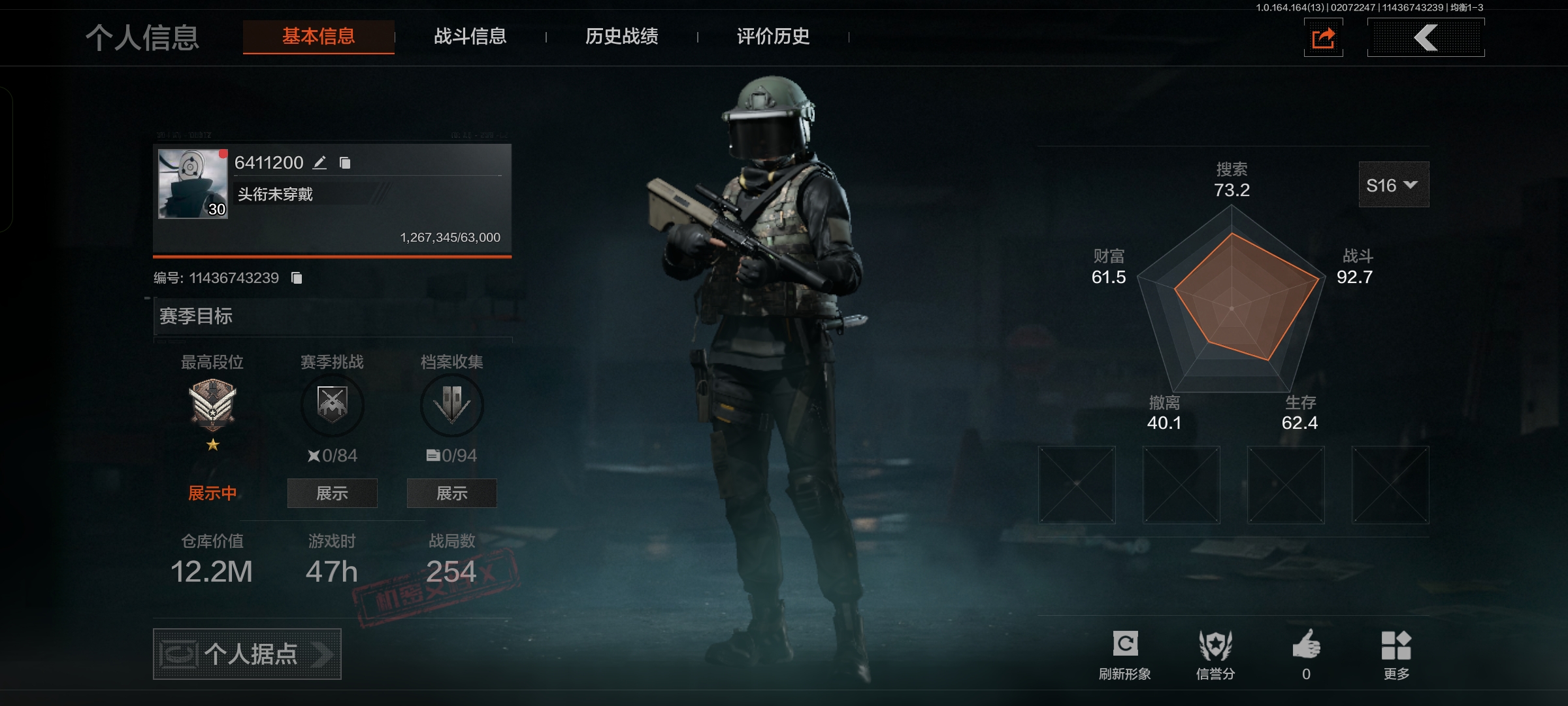Open the 战斗信息 tab

pos(470,37)
